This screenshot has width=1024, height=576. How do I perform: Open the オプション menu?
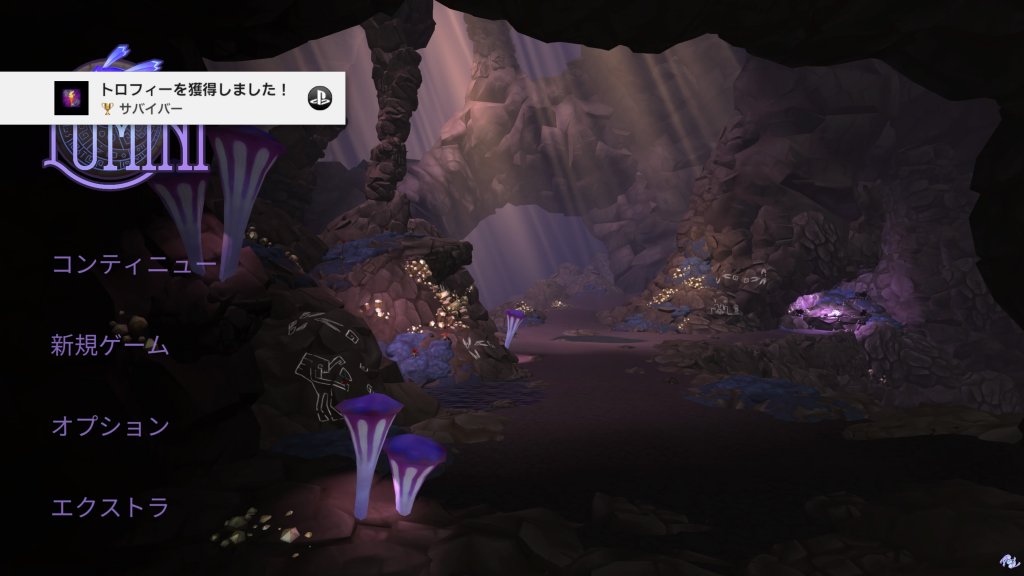pyautogui.click(x=110, y=426)
